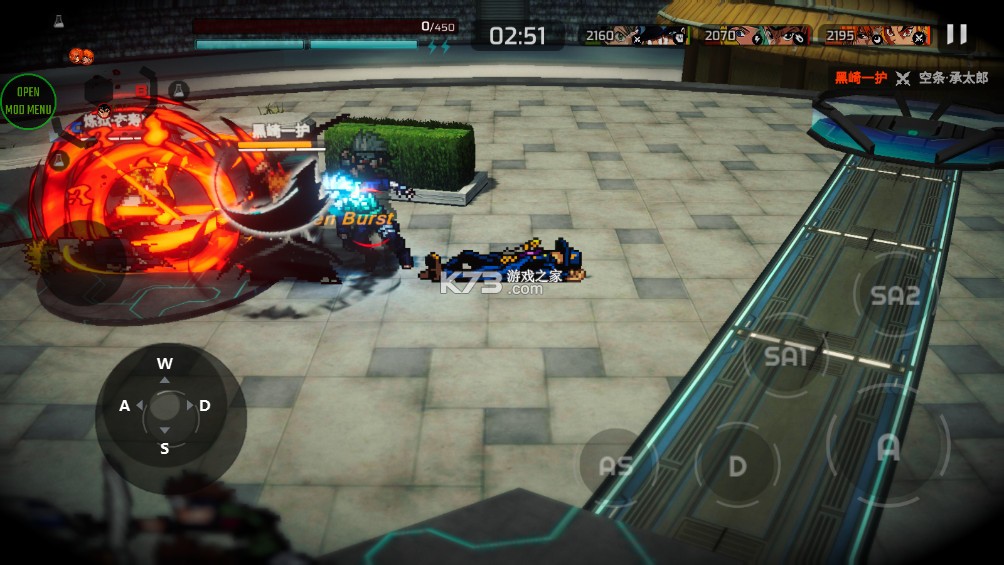Screen dimensions: 1004x565
Task: Pause the match
Action: click(956, 34)
